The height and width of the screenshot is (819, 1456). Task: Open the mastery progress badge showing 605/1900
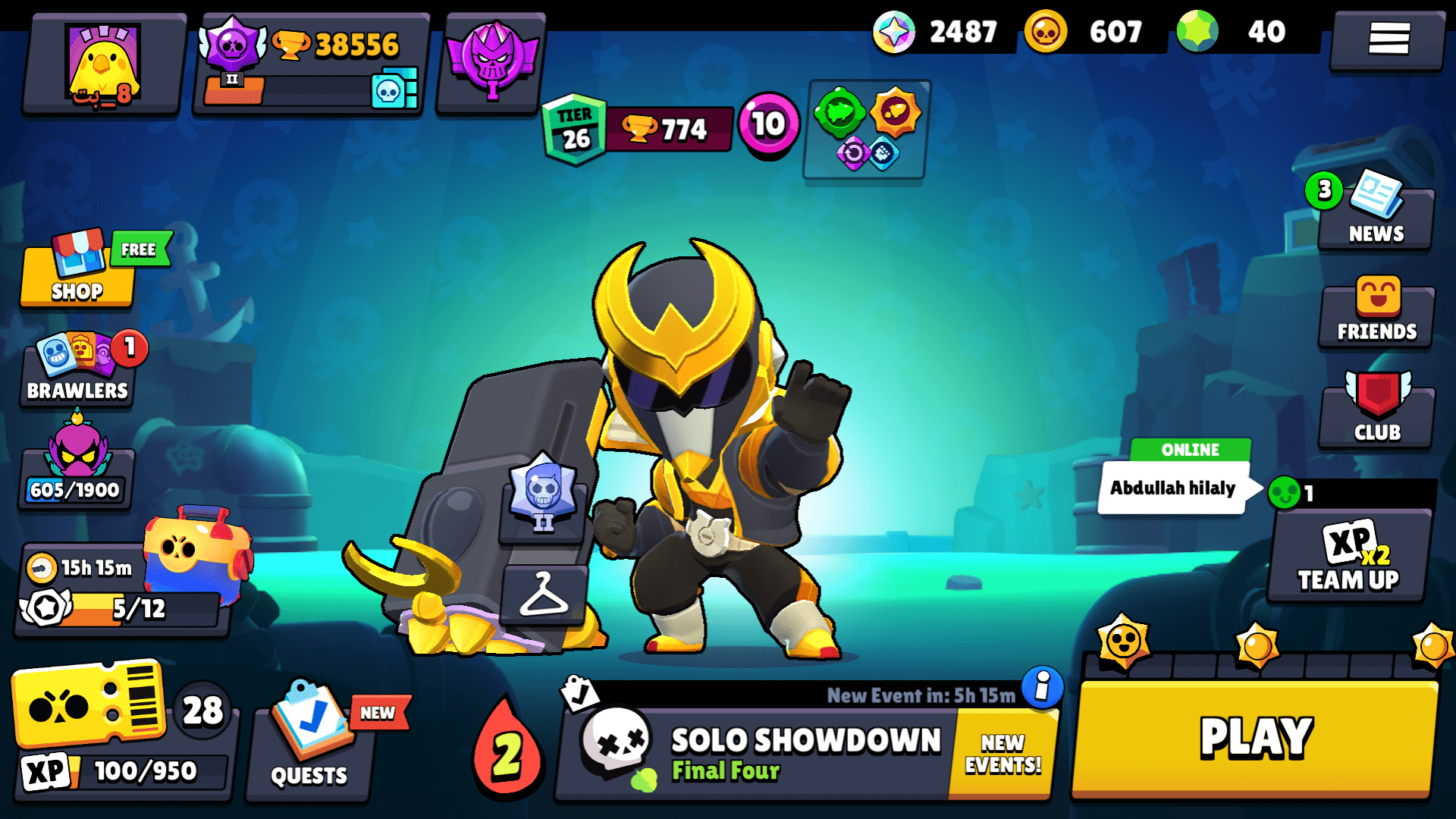point(76,463)
